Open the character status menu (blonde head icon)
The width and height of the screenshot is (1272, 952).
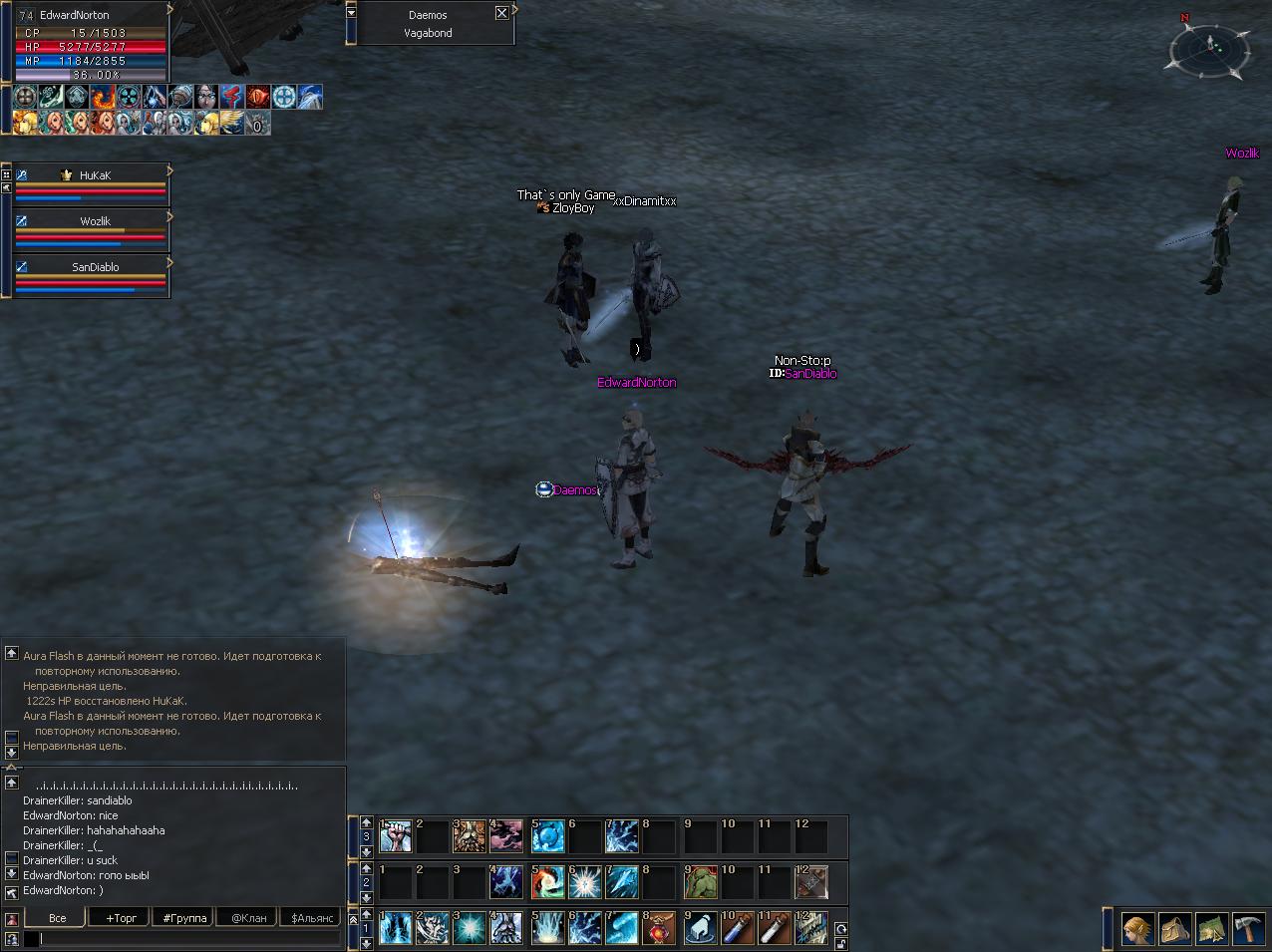[1138, 929]
